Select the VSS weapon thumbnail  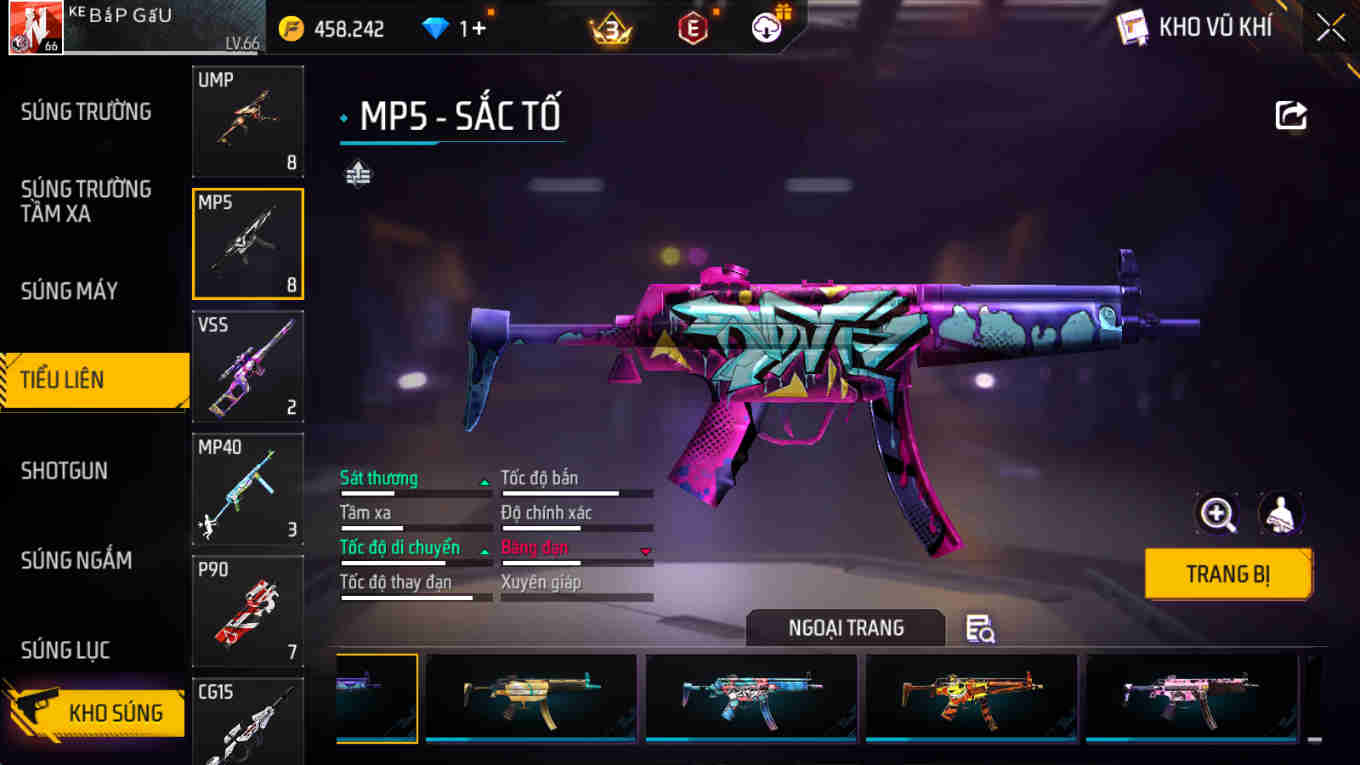247,367
